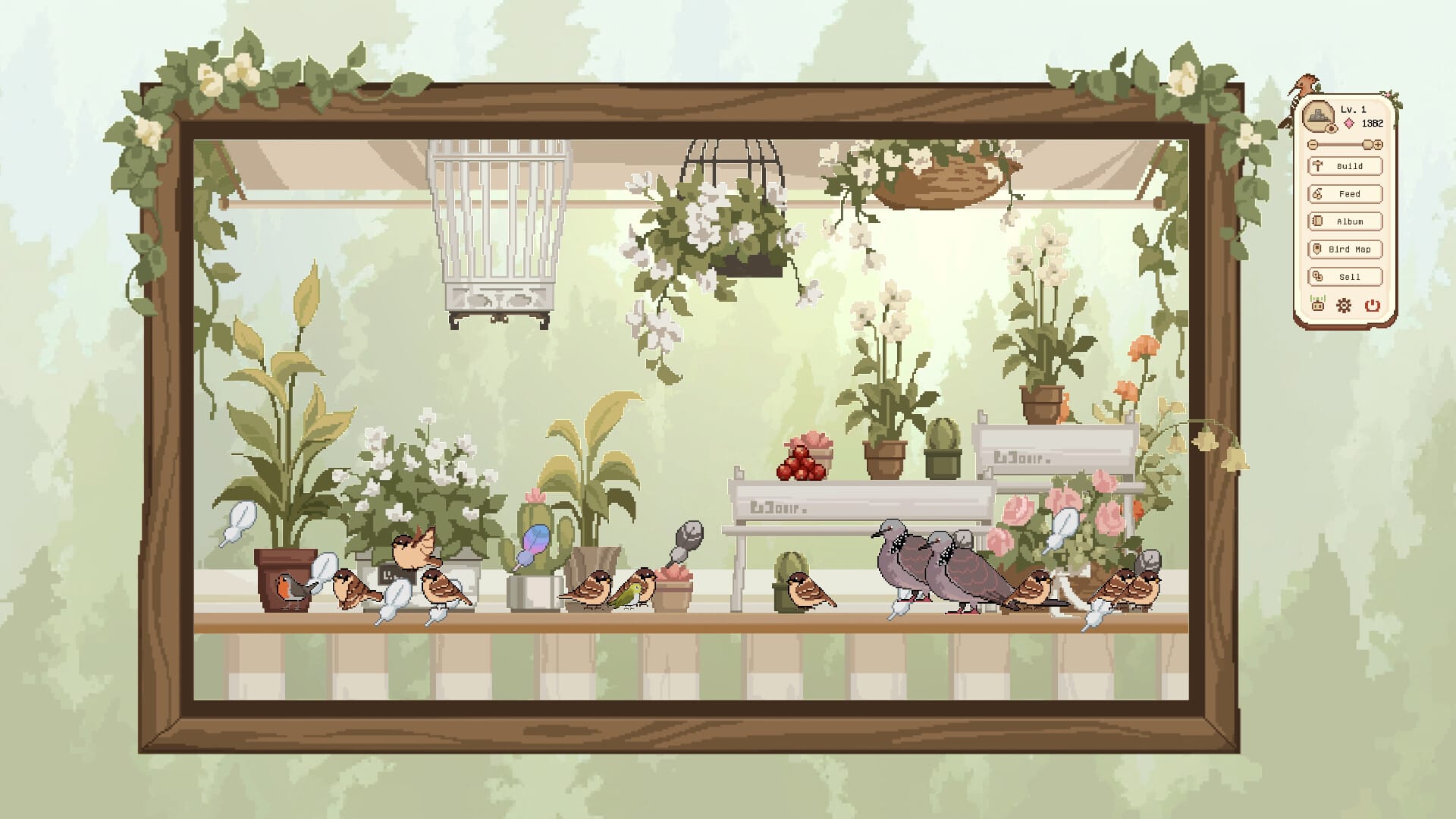Click the antenna signal icon at panel bottom

(x=1317, y=303)
